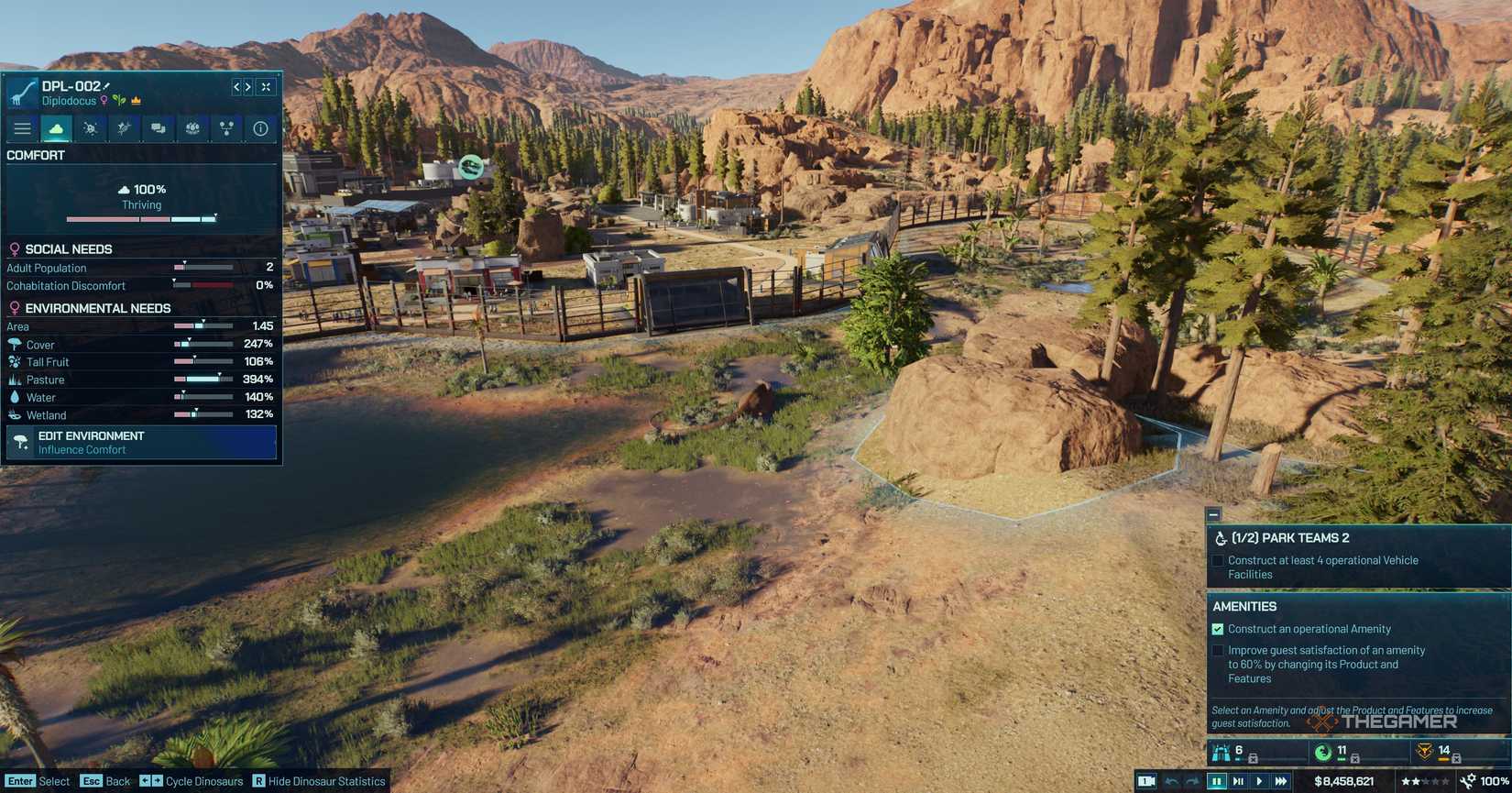Screen dimensions: 1512x793
Task: Switch to the Amenities section header
Action: coord(1244,606)
